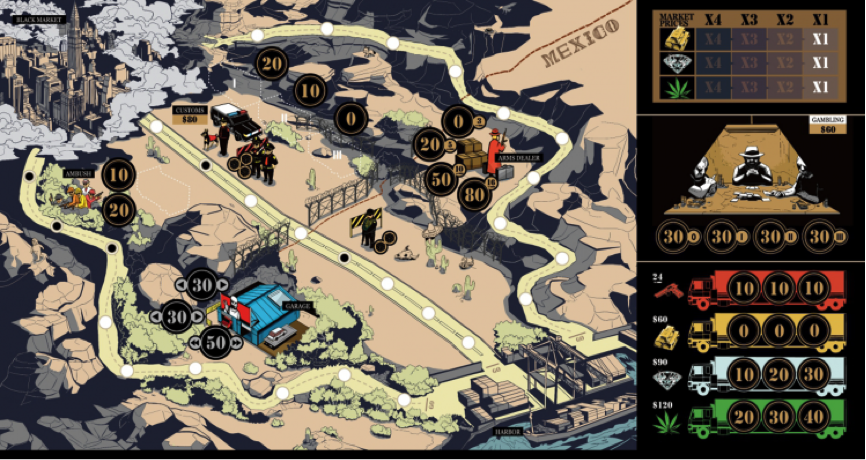866x460 pixels.
Task: Pick the Ambush 10 space
Action: [x=118, y=176]
